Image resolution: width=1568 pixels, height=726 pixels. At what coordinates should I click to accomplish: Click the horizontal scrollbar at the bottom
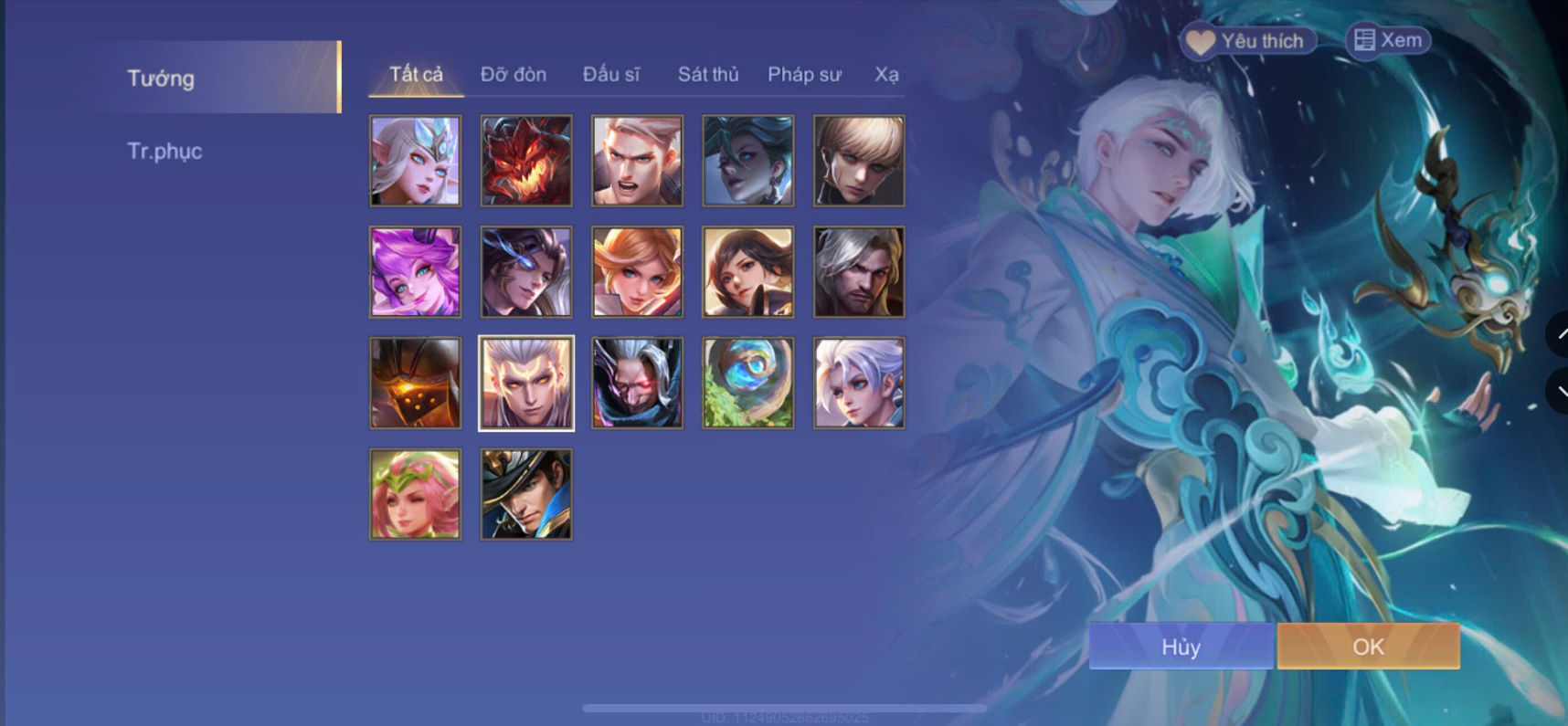(784, 706)
